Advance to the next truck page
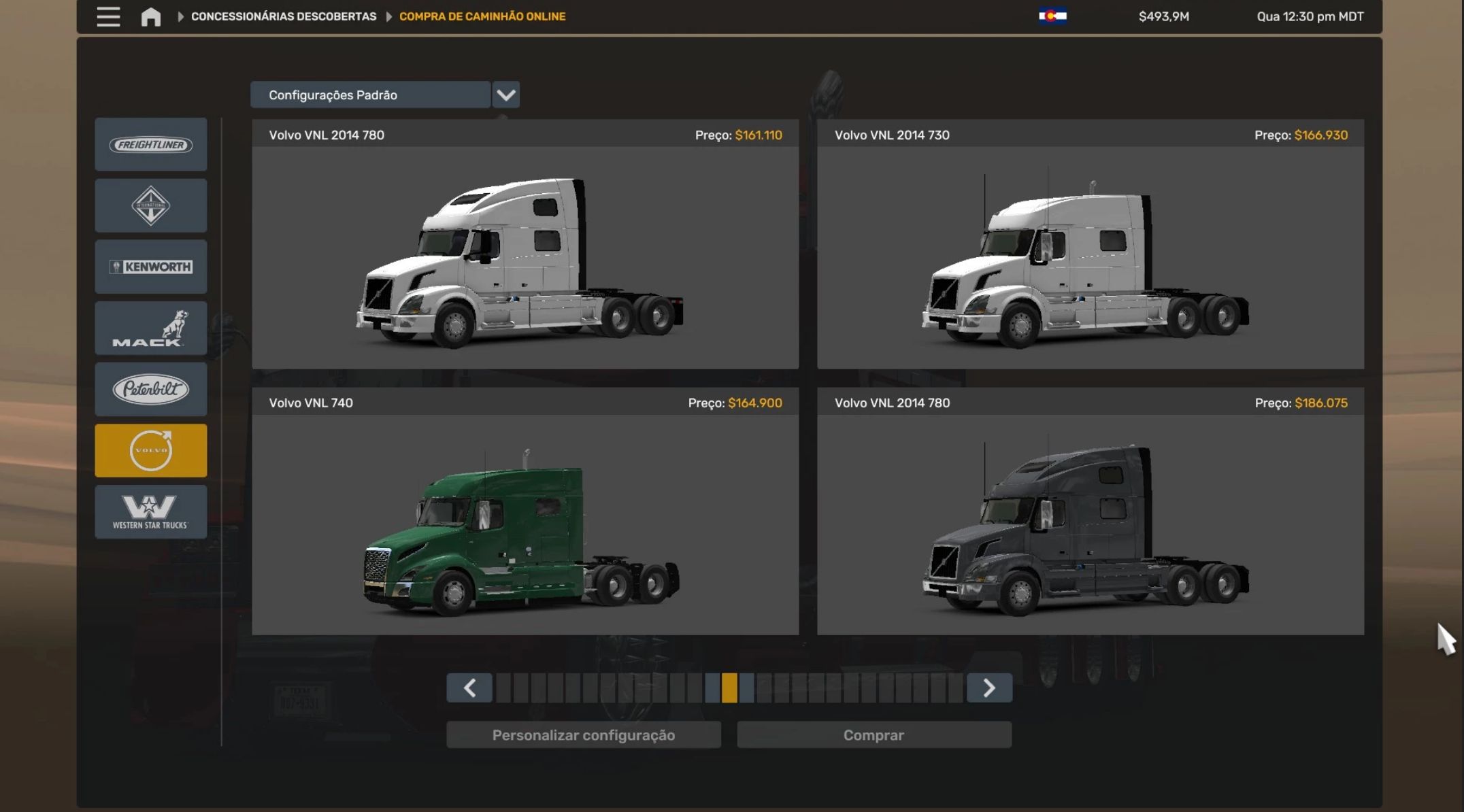1464x812 pixels. click(x=989, y=688)
